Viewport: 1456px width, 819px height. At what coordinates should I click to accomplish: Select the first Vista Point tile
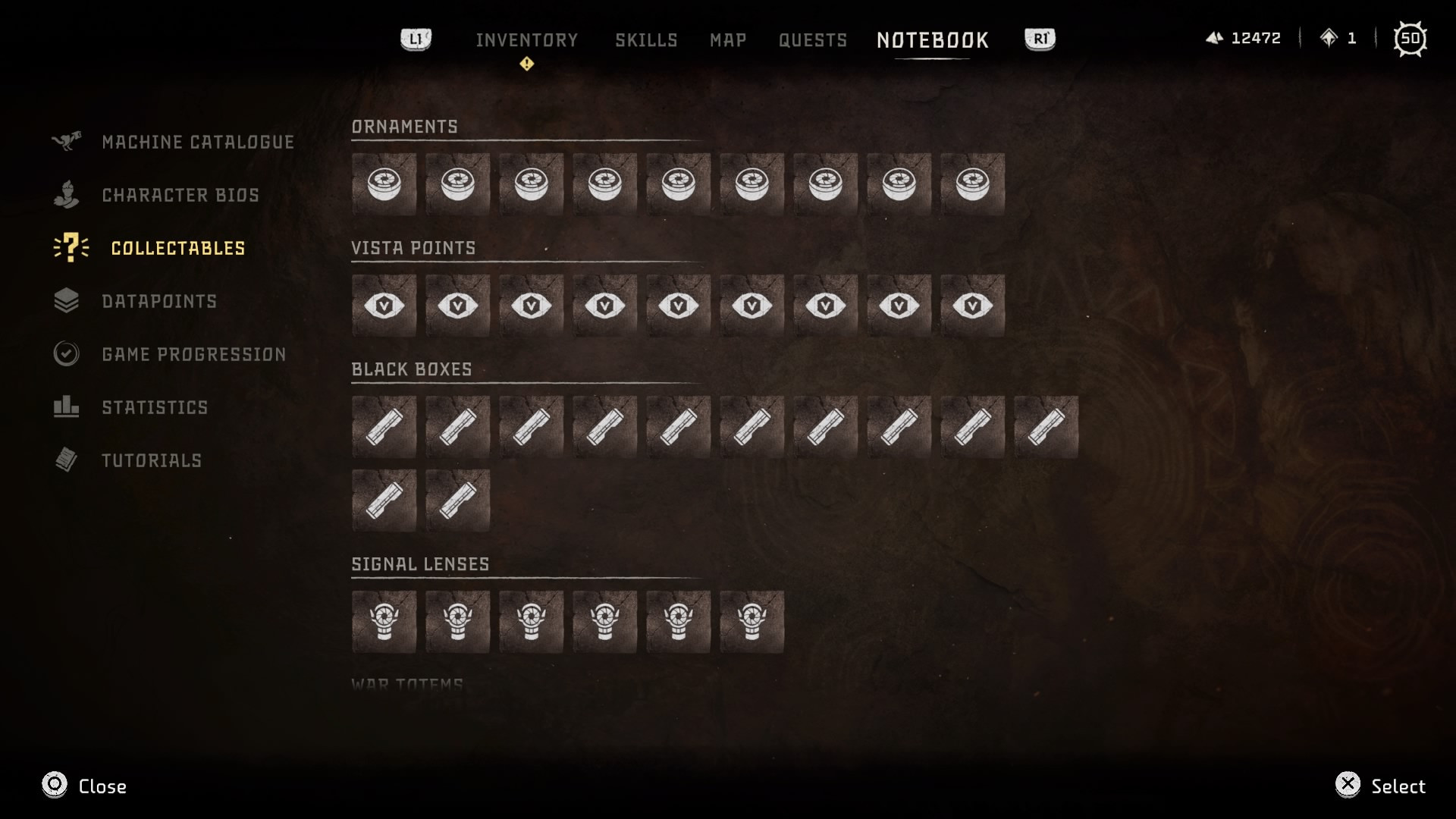tap(384, 306)
